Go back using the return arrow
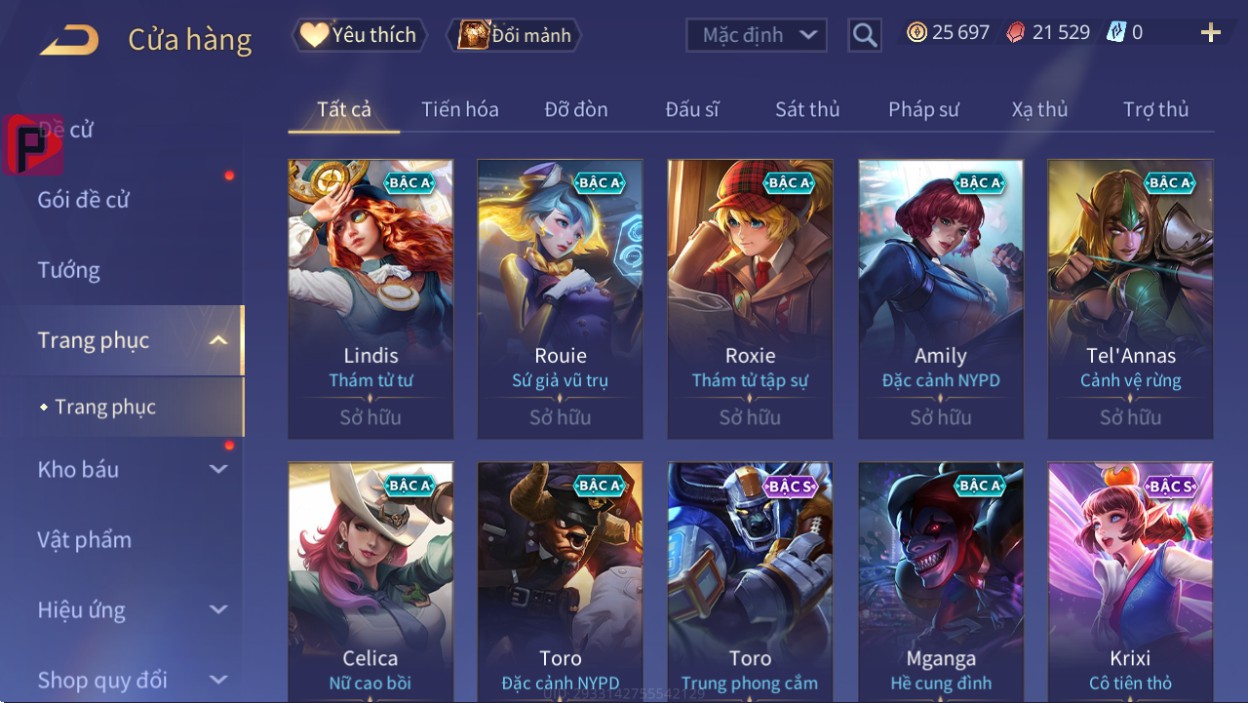This screenshot has height=703, width=1248. pos(69,40)
